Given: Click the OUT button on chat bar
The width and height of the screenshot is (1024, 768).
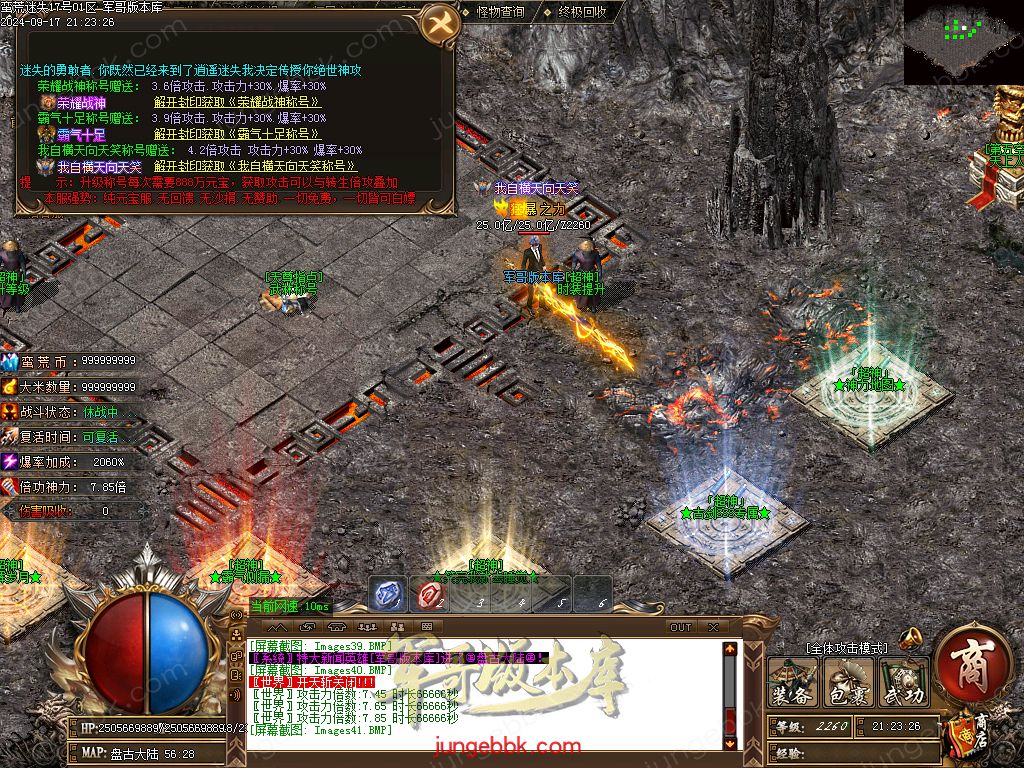Looking at the screenshot, I should (x=680, y=627).
